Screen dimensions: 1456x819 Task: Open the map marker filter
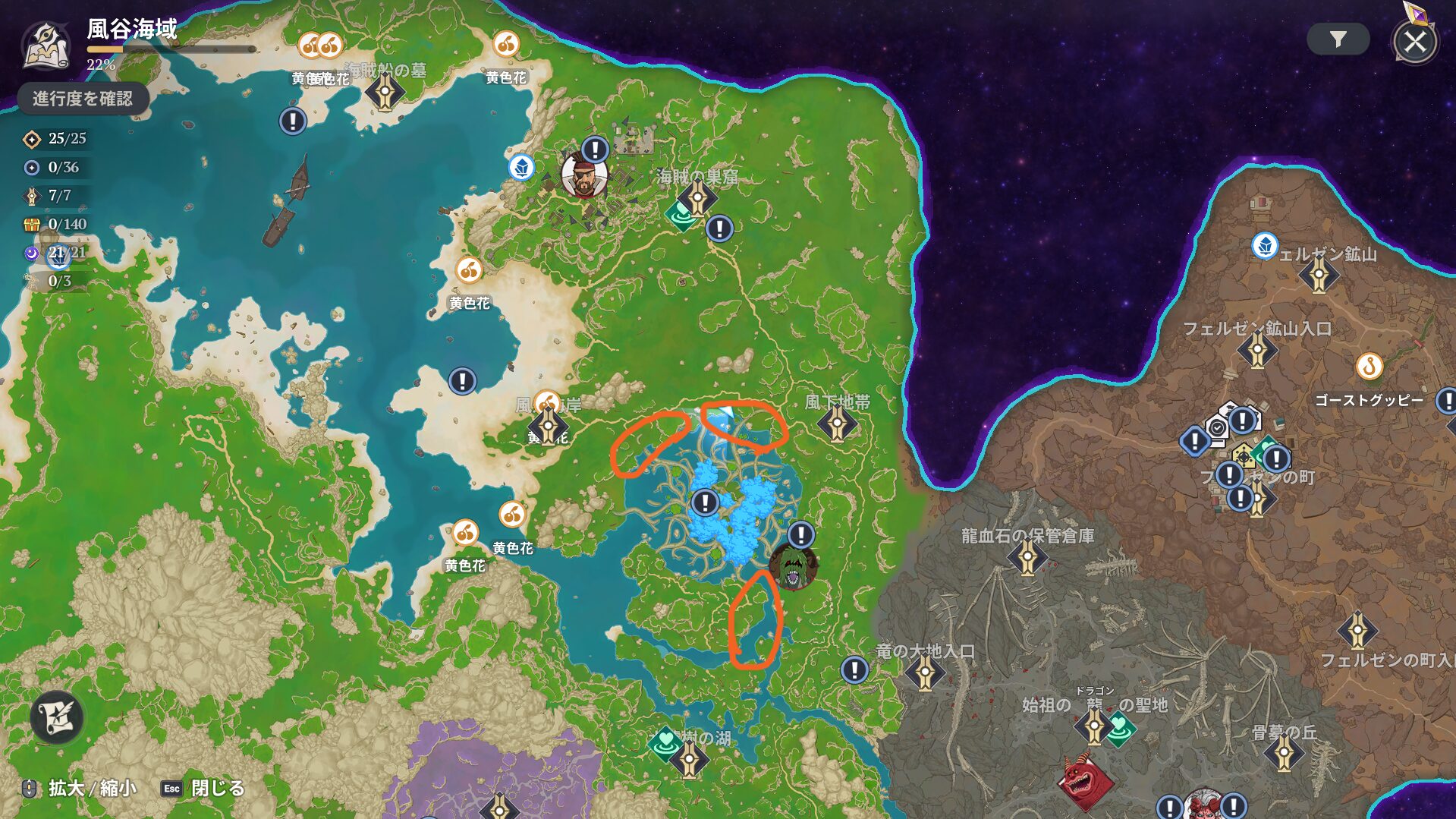(x=1338, y=39)
